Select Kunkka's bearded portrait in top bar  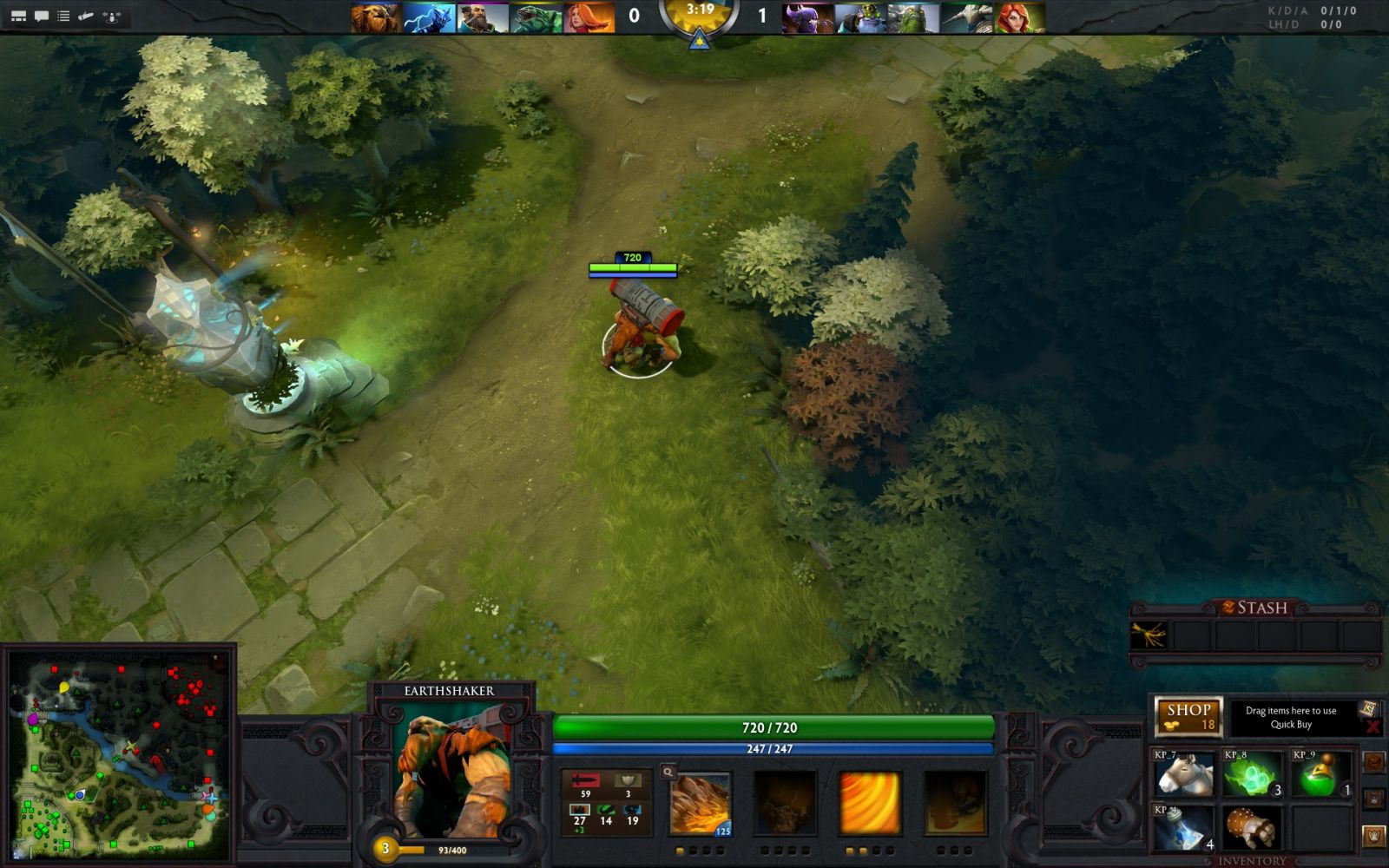pos(483,18)
